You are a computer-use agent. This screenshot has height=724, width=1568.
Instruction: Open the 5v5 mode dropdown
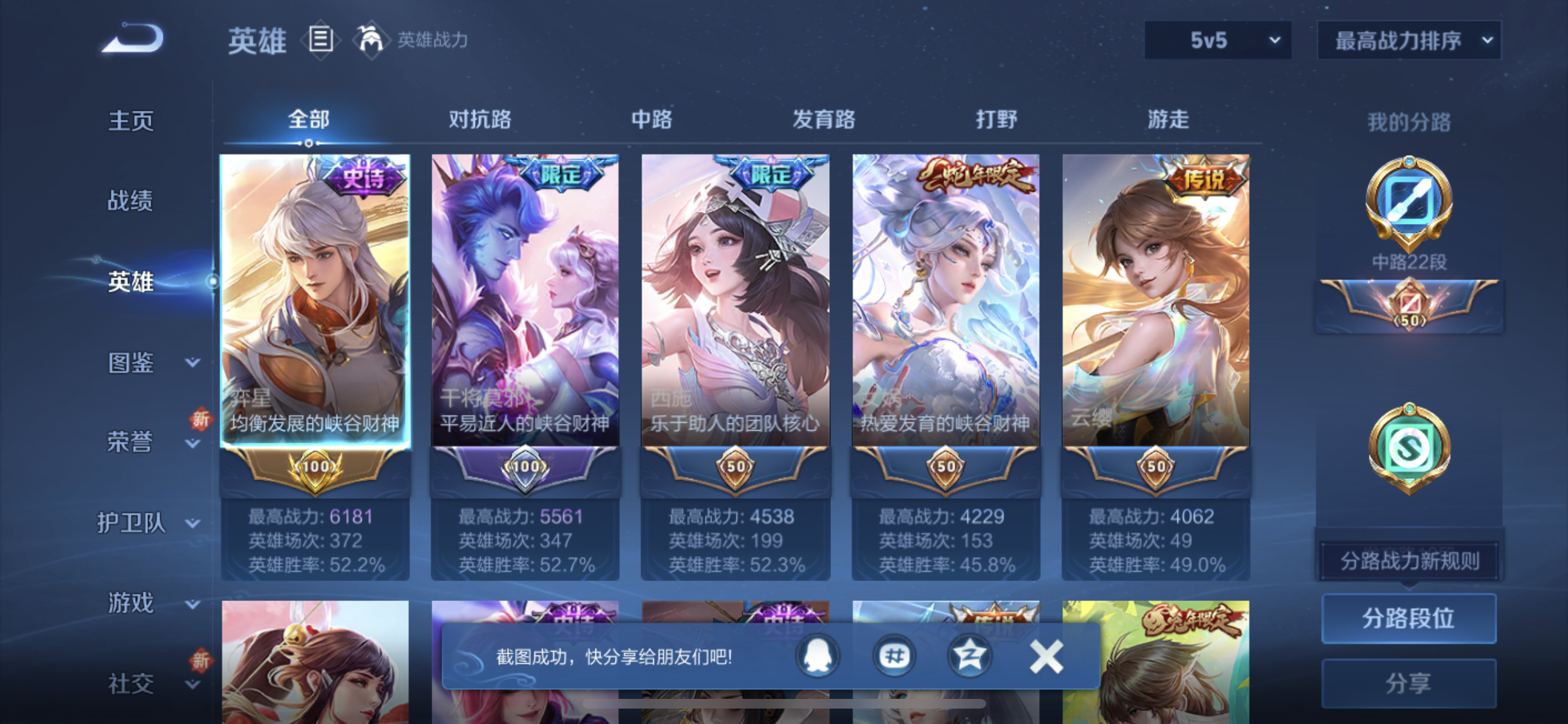(1217, 40)
